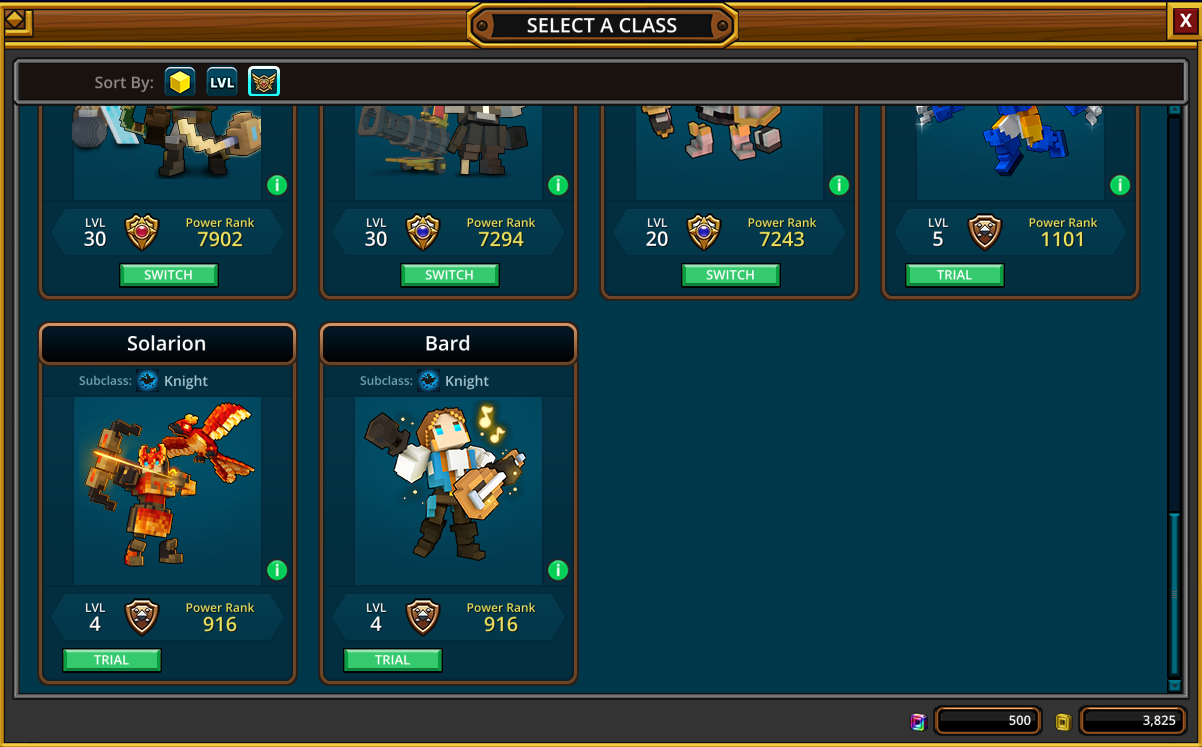The height and width of the screenshot is (747, 1202).
Task: Click the class list scrollbar thumb
Action: (1174, 595)
